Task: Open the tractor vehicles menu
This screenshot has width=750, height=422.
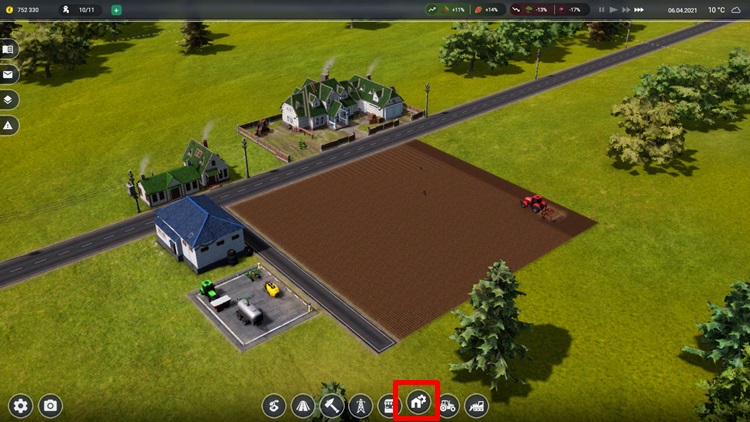Action: click(448, 405)
